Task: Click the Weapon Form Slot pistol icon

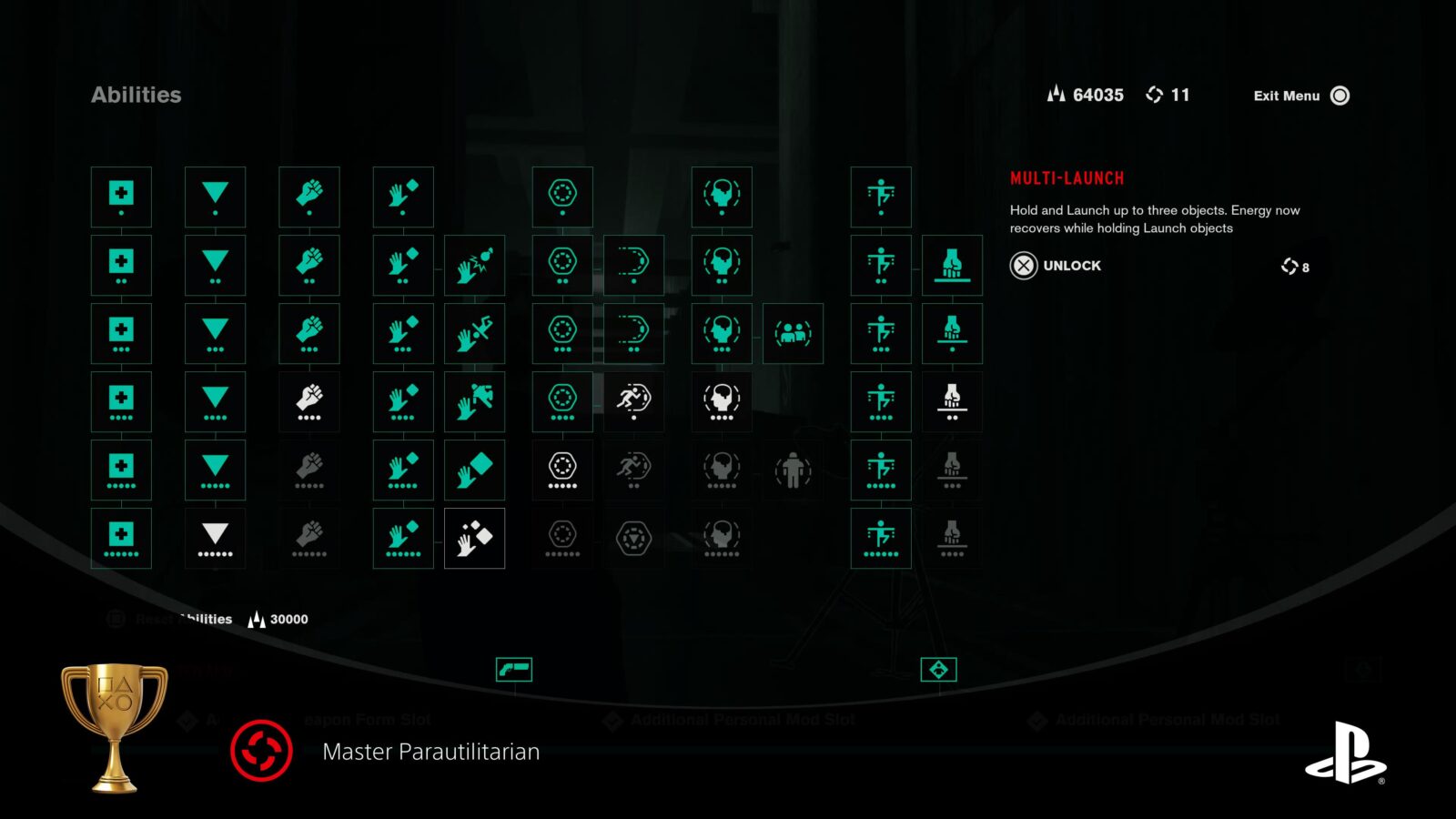Action: tap(516, 668)
